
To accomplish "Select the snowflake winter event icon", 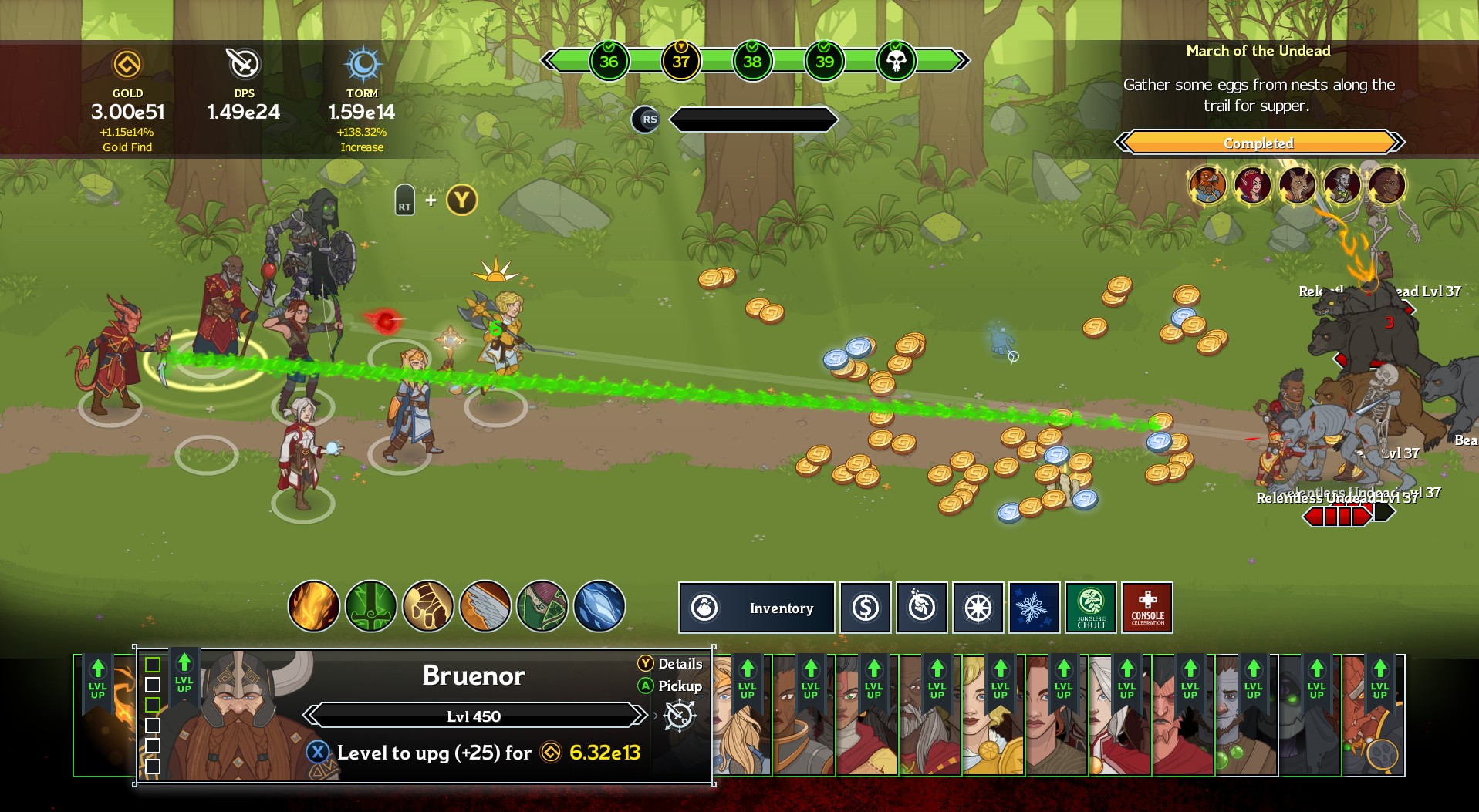I will (1034, 608).
